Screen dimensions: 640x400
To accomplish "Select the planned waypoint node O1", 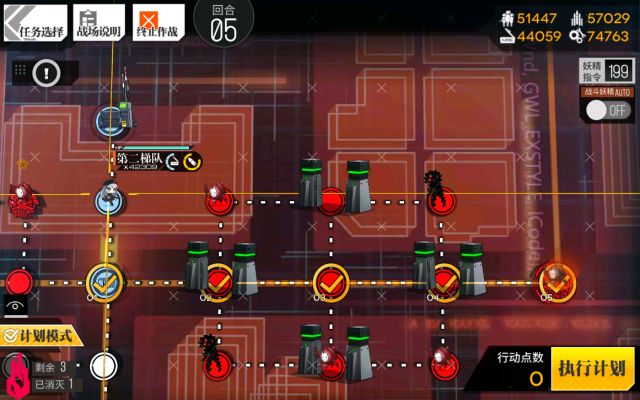I will (103, 280).
